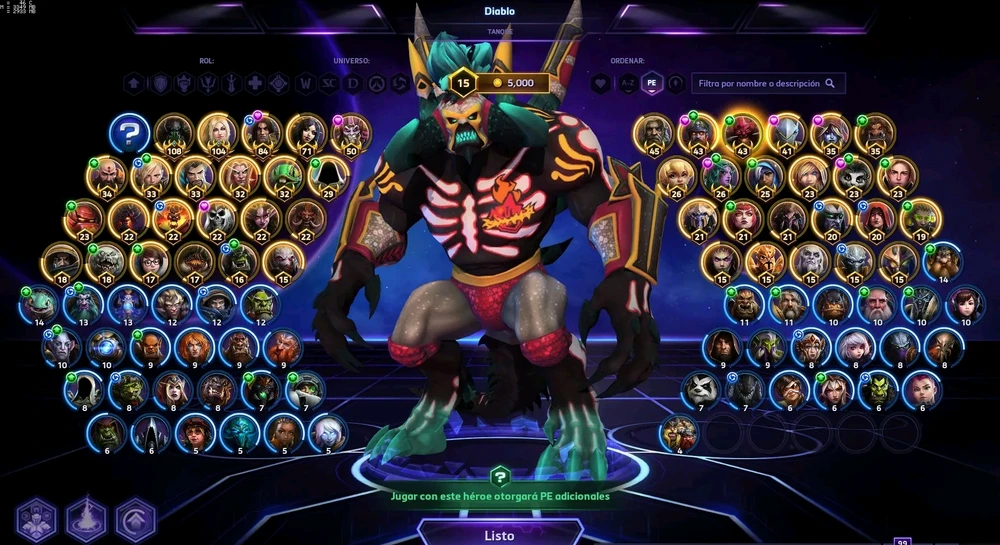Filter heroes by the Overwatch universe
Image resolution: width=1000 pixels, height=545 pixels.
[x=376, y=84]
